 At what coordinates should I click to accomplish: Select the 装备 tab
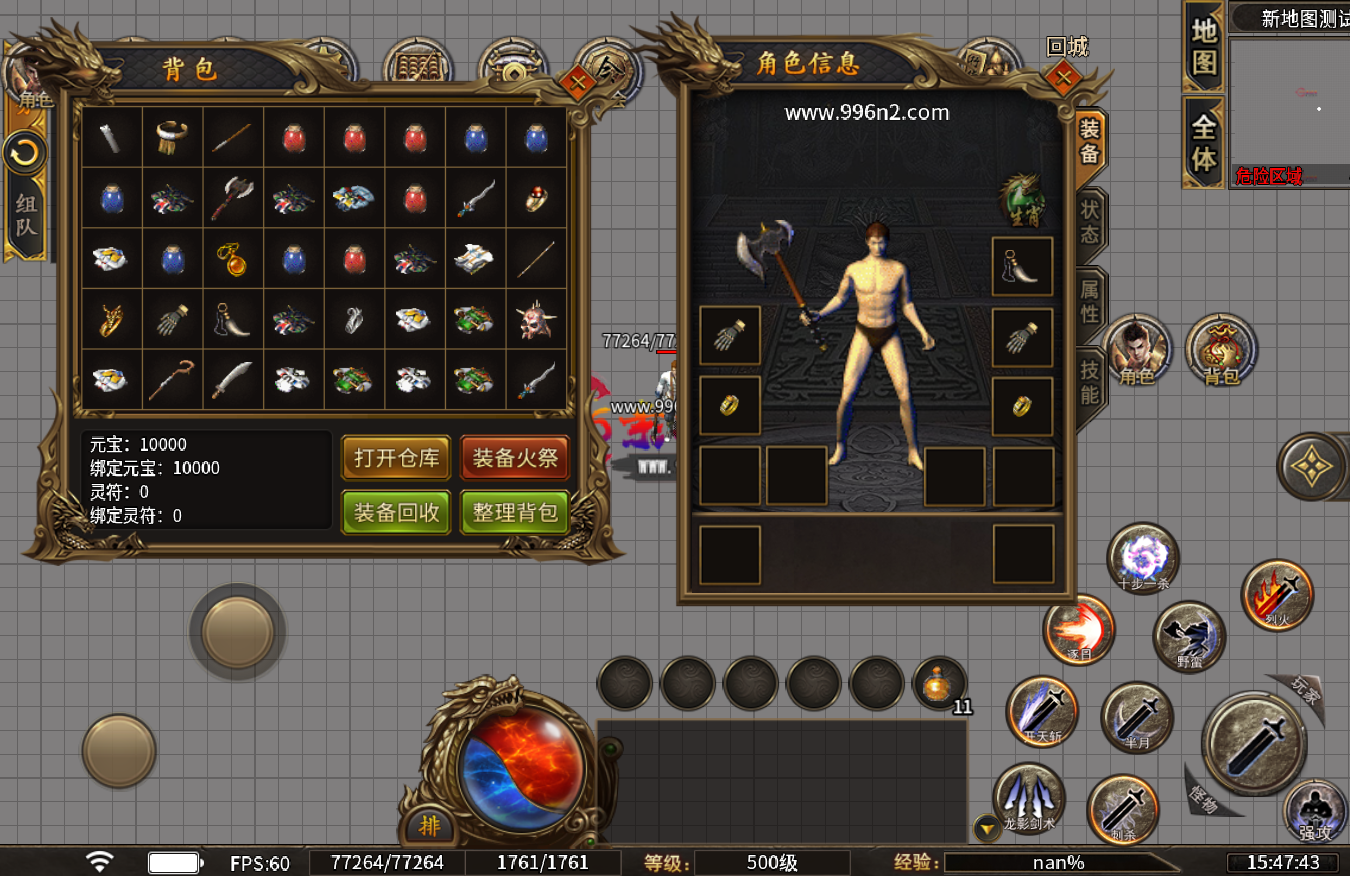pyautogui.click(x=1089, y=142)
